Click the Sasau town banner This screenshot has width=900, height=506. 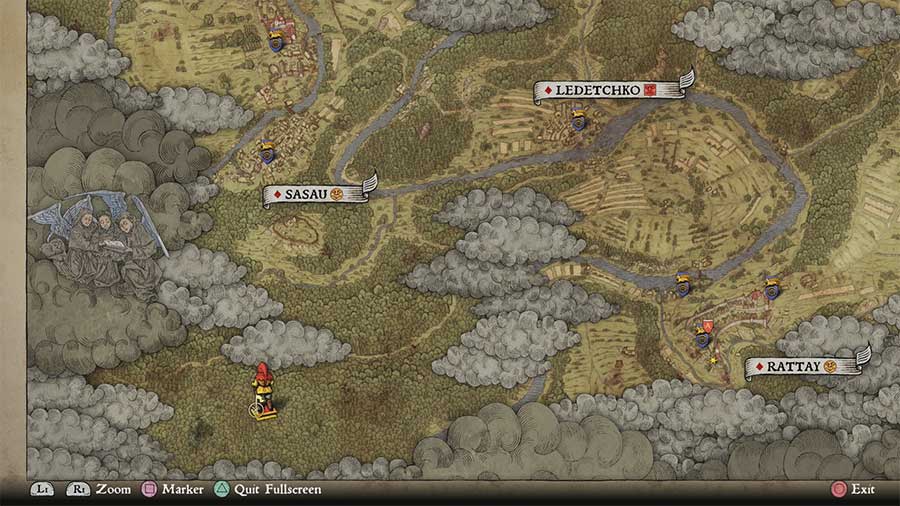[317, 193]
